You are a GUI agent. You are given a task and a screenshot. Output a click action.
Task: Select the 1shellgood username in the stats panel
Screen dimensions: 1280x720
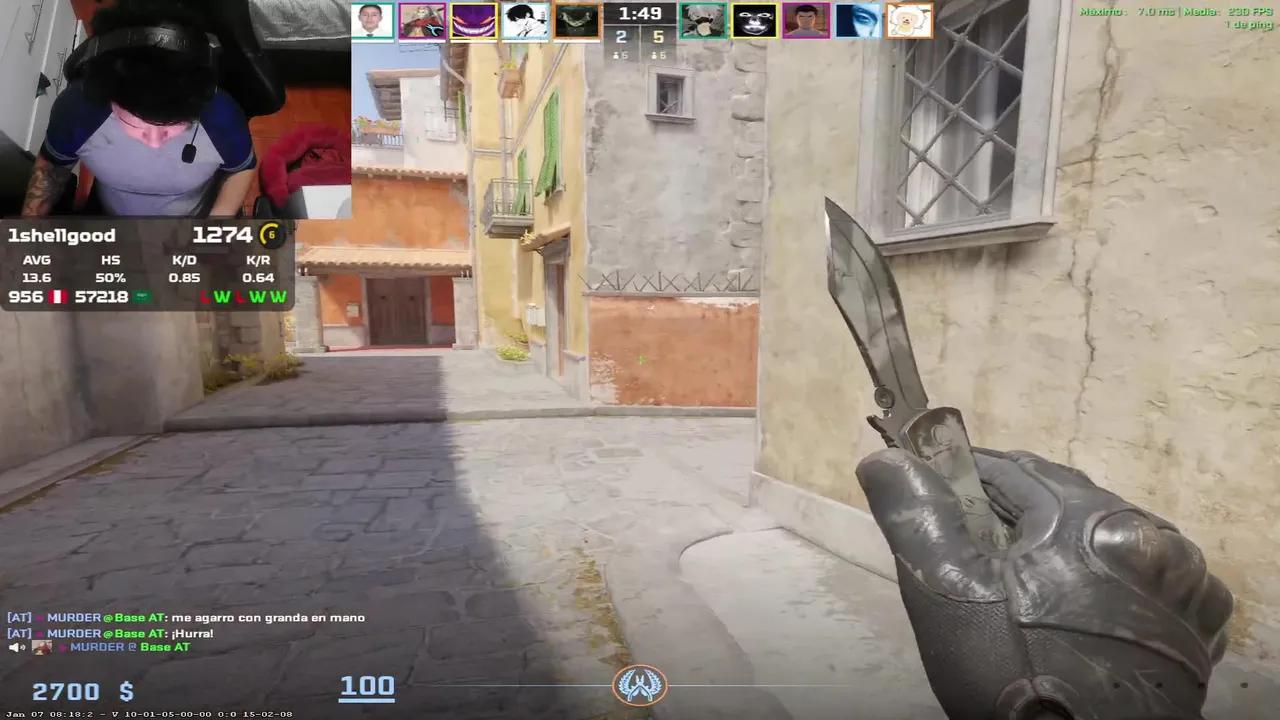(62, 235)
